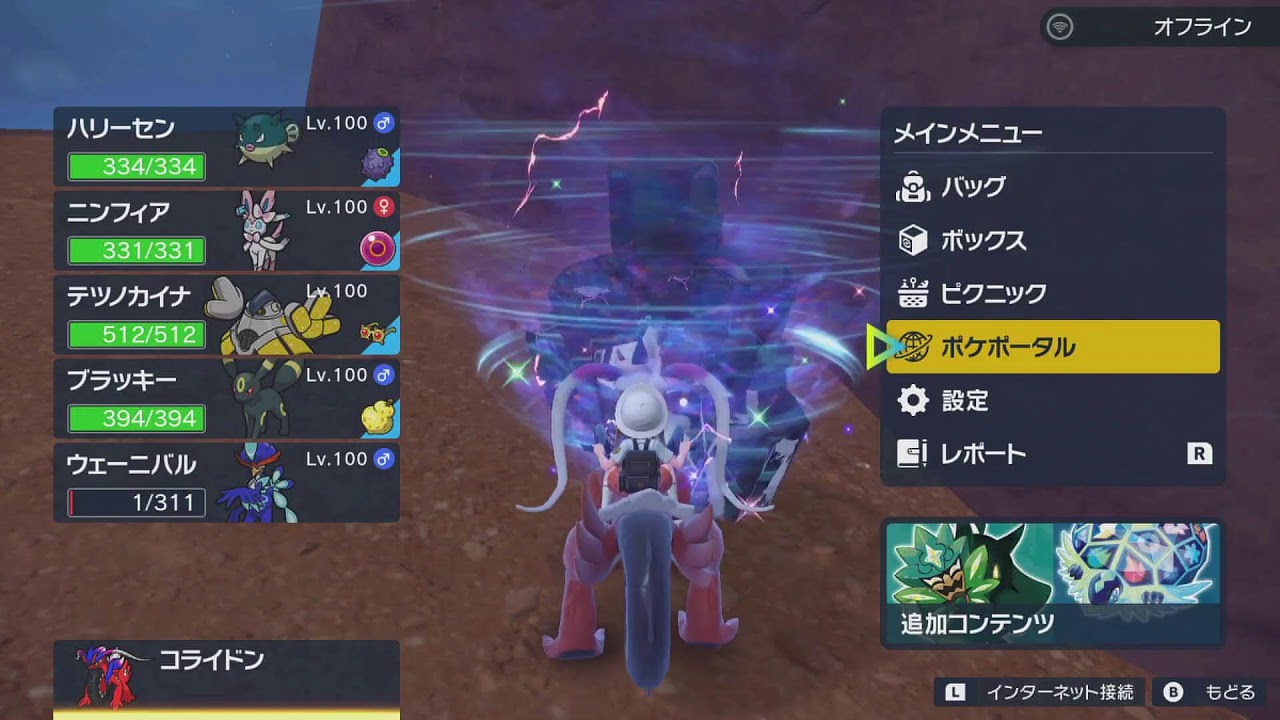Open 設定 (Settings) options
Screen dimensions: 1280x720
tap(1052, 401)
